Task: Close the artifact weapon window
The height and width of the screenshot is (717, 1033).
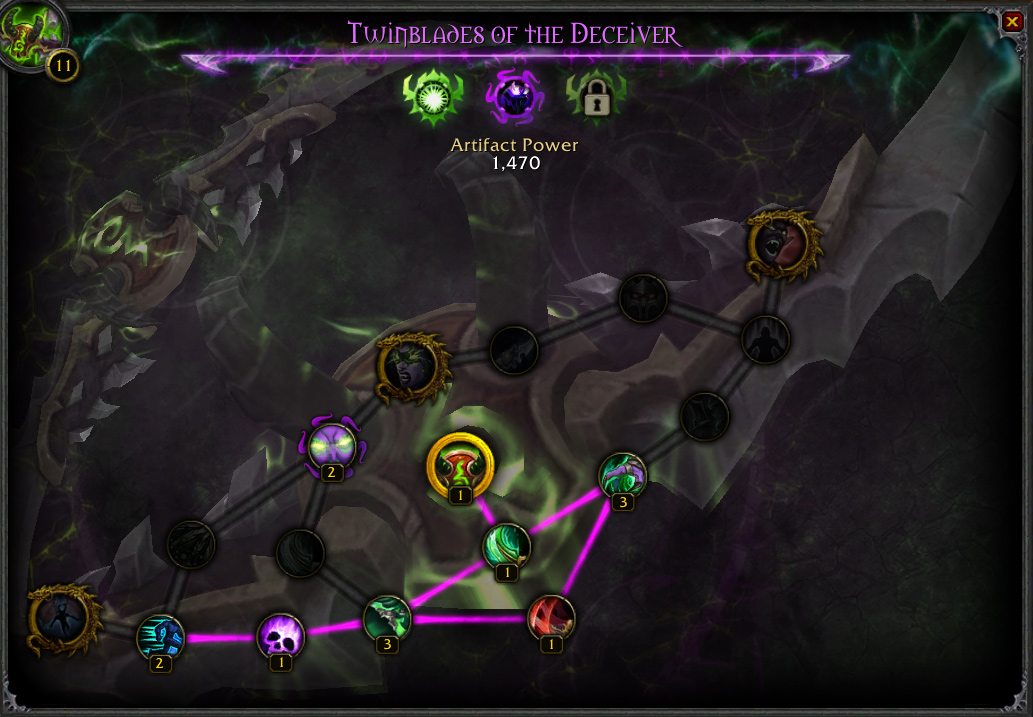Action: pyautogui.click(x=1010, y=22)
